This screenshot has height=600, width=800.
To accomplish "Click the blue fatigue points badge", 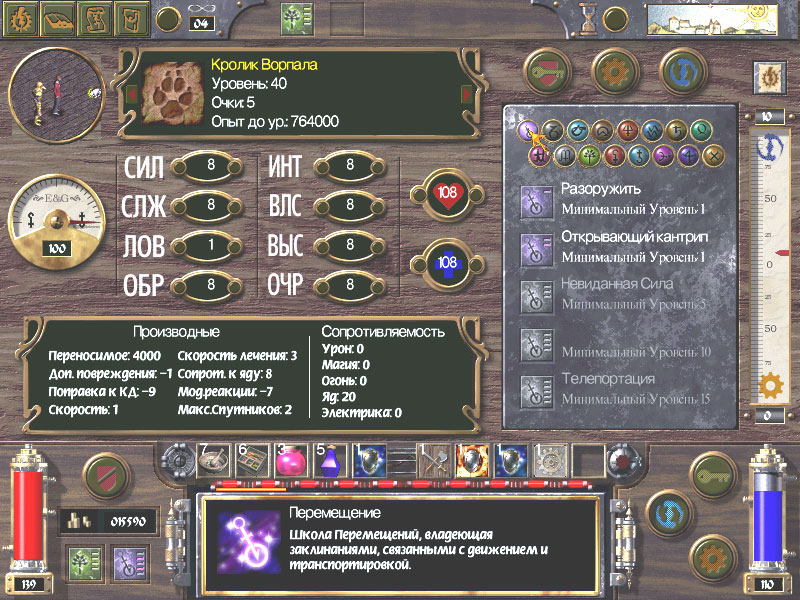I will click(x=447, y=262).
